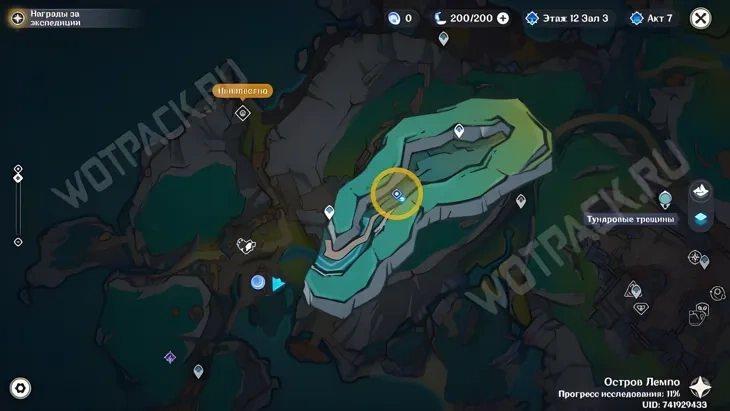The width and height of the screenshot is (730, 411).
Task: Select the purple diamond marker on map
Action: pyautogui.click(x=170, y=357)
